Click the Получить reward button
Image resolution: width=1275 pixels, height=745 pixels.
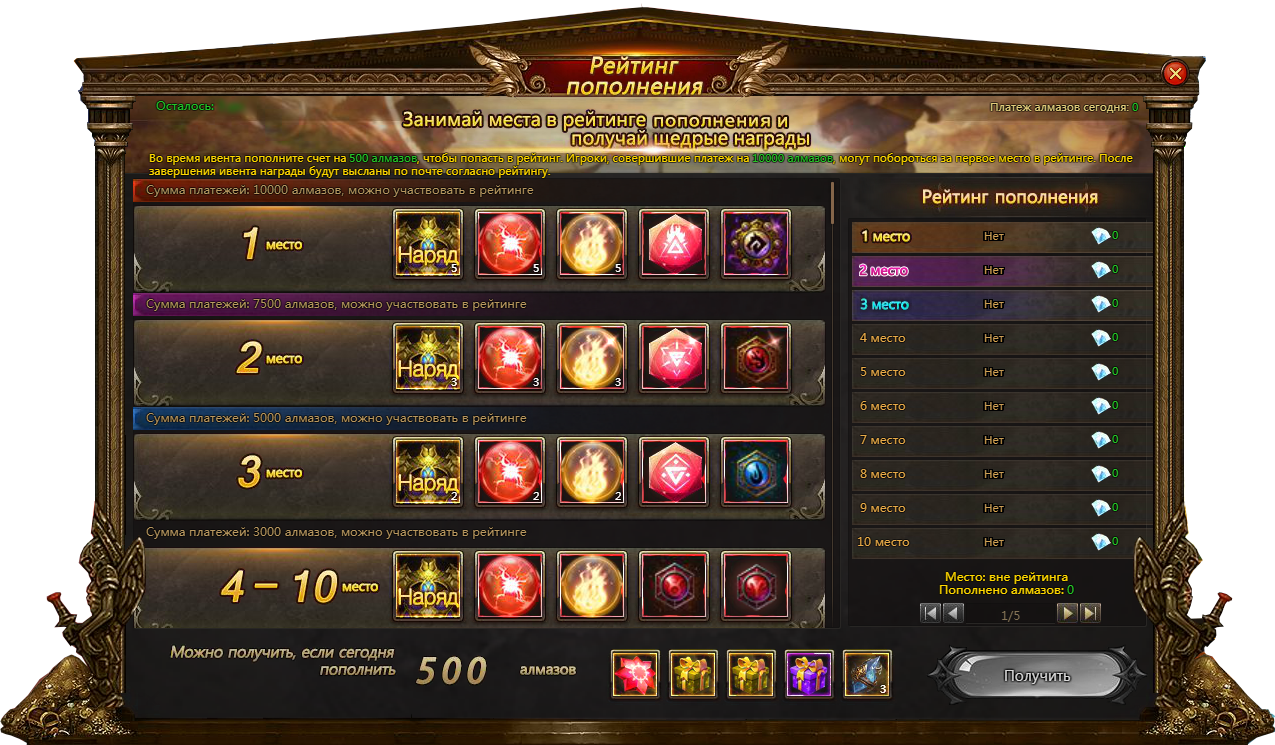point(1037,676)
